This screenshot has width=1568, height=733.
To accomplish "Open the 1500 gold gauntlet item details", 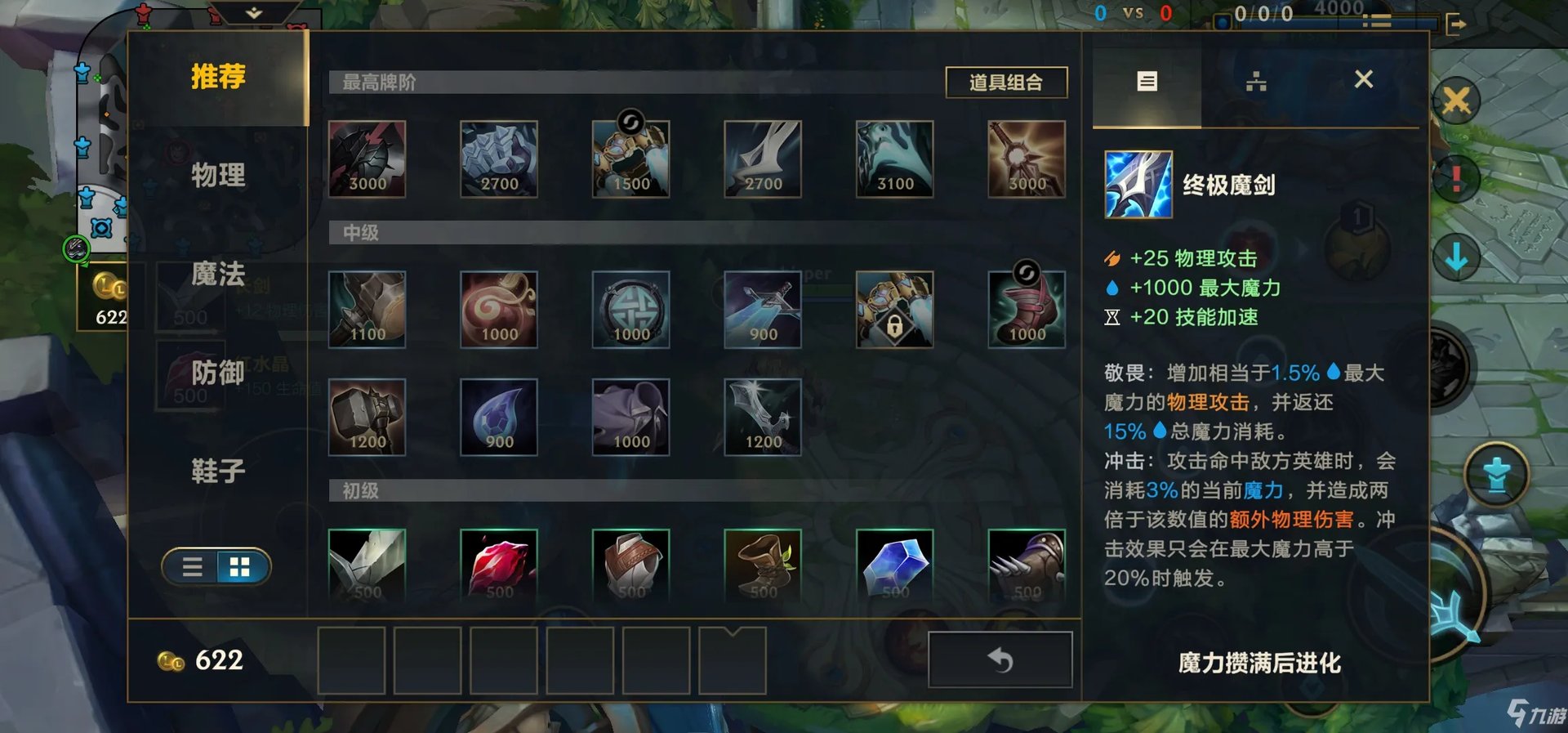I will pyautogui.click(x=630, y=159).
